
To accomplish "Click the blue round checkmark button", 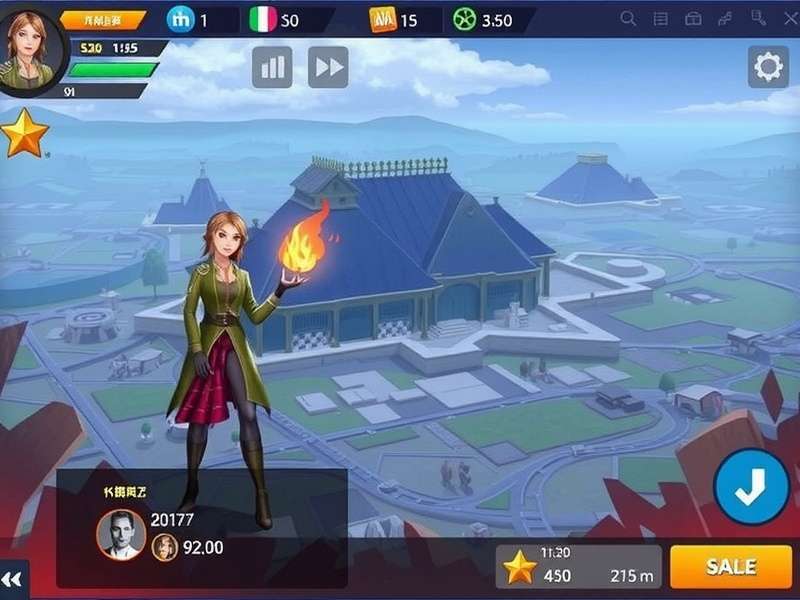I will [x=751, y=487].
